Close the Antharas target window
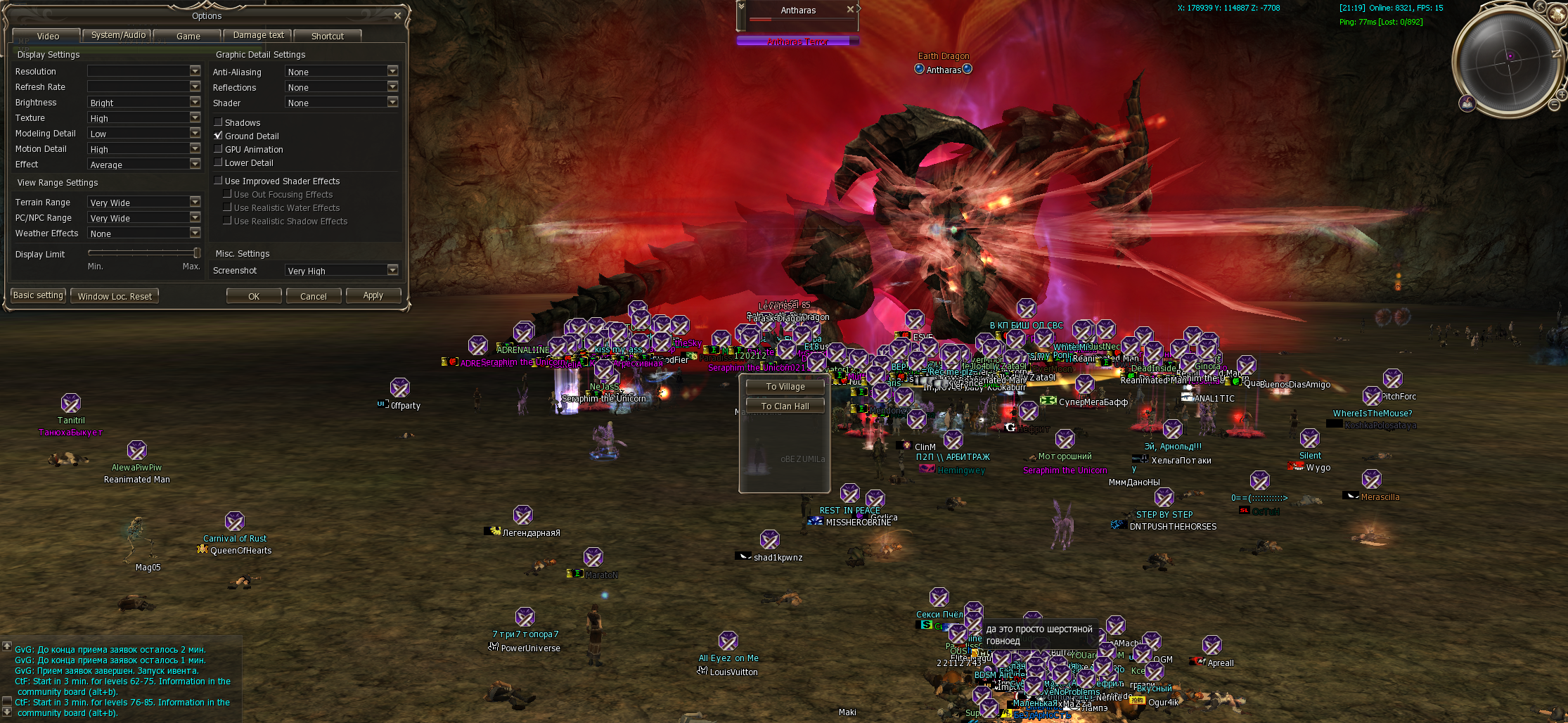The image size is (1568, 723). coord(850,10)
